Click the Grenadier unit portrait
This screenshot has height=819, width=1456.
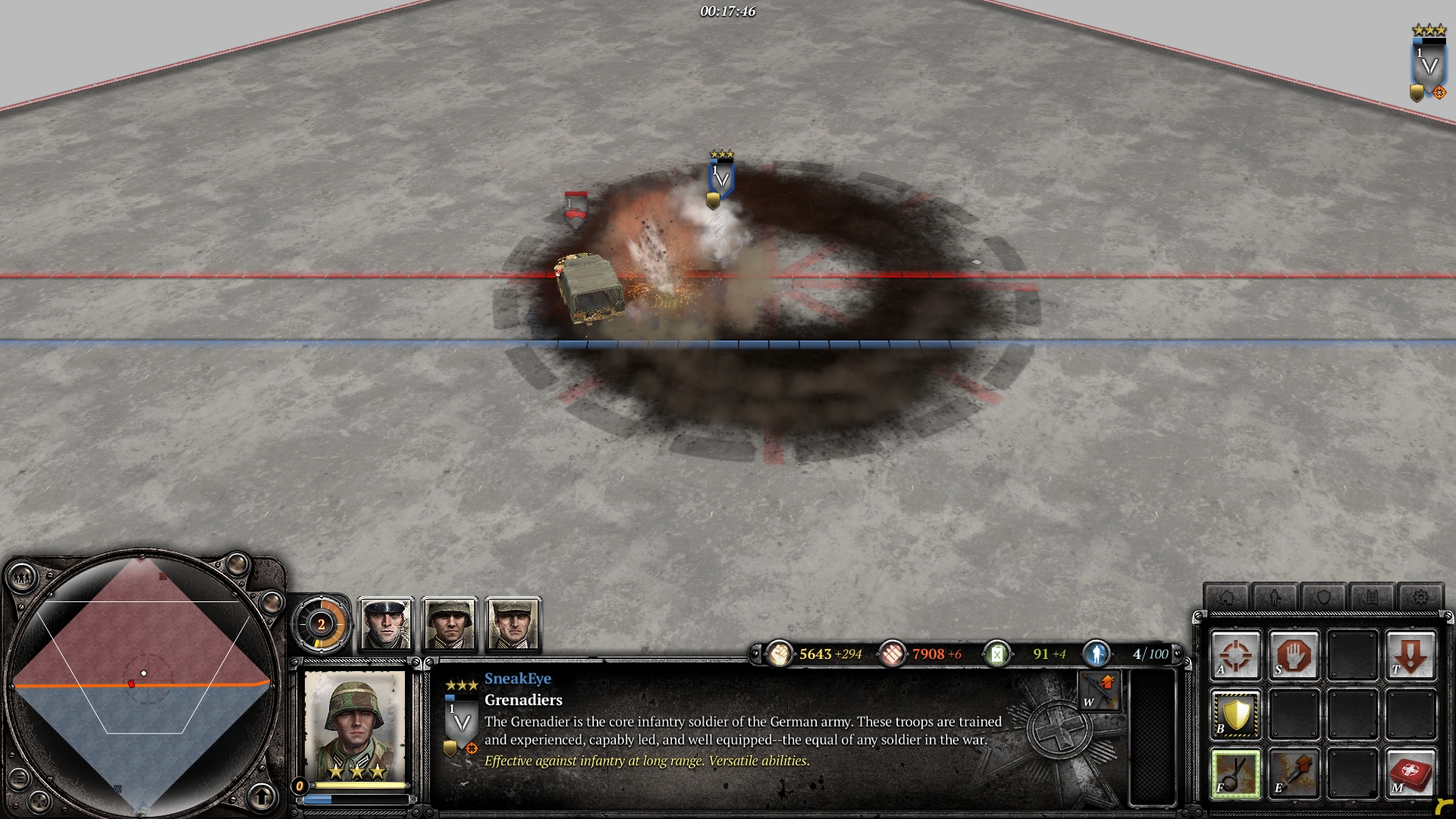(355, 726)
